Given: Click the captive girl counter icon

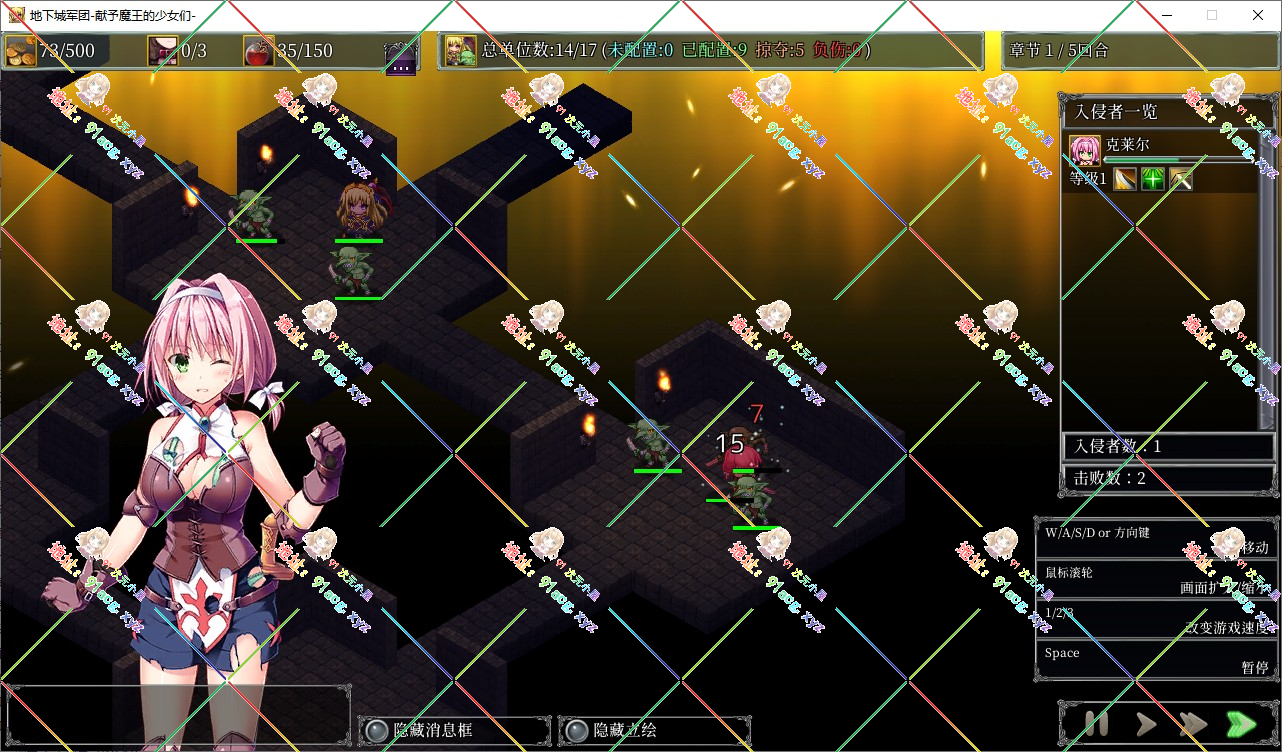Looking at the screenshot, I should pyautogui.click(x=163, y=51).
